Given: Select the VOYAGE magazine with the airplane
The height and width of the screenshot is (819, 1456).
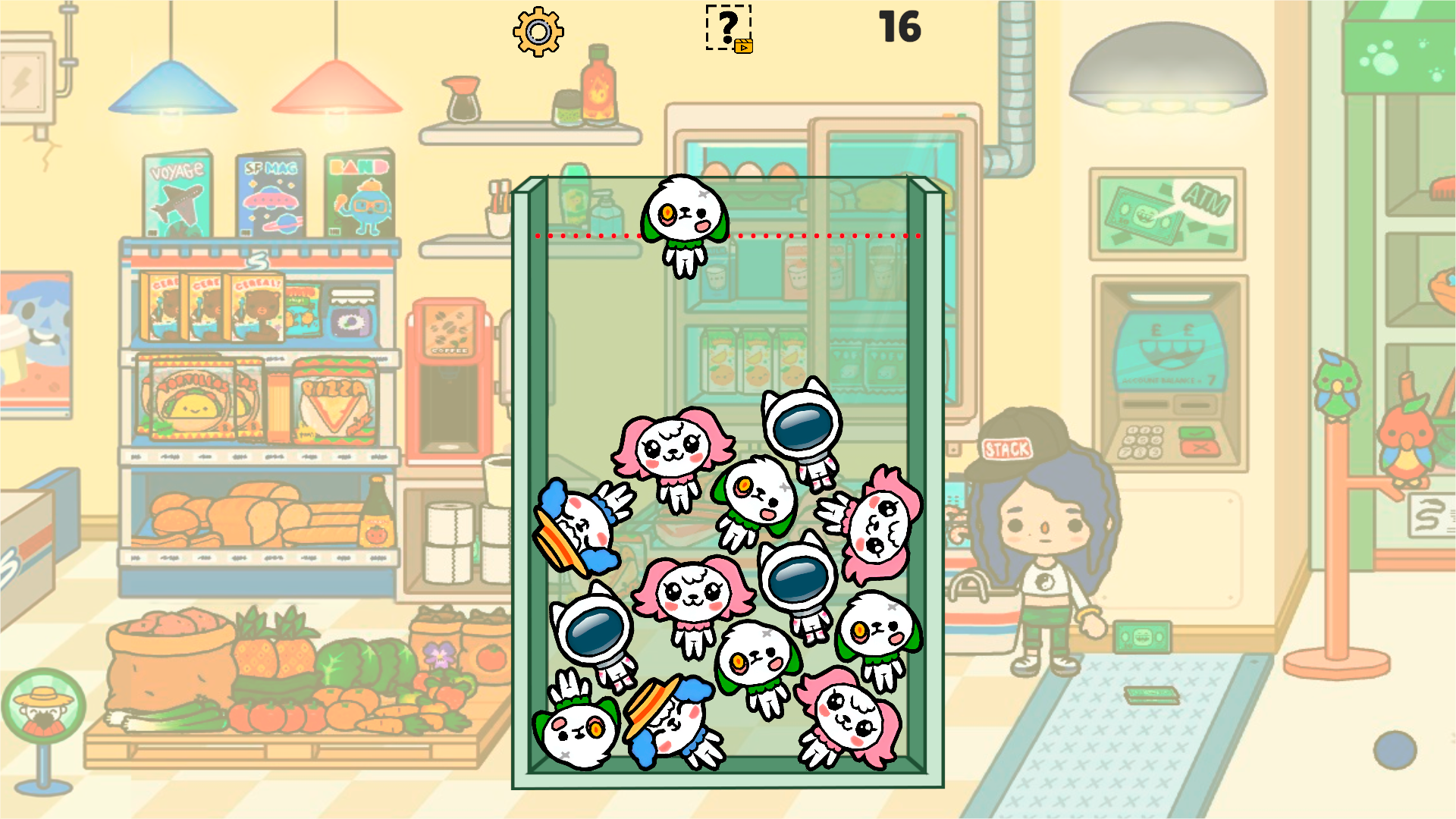Looking at the screenshot, I should pyautogui.click(x=176, y=193).
